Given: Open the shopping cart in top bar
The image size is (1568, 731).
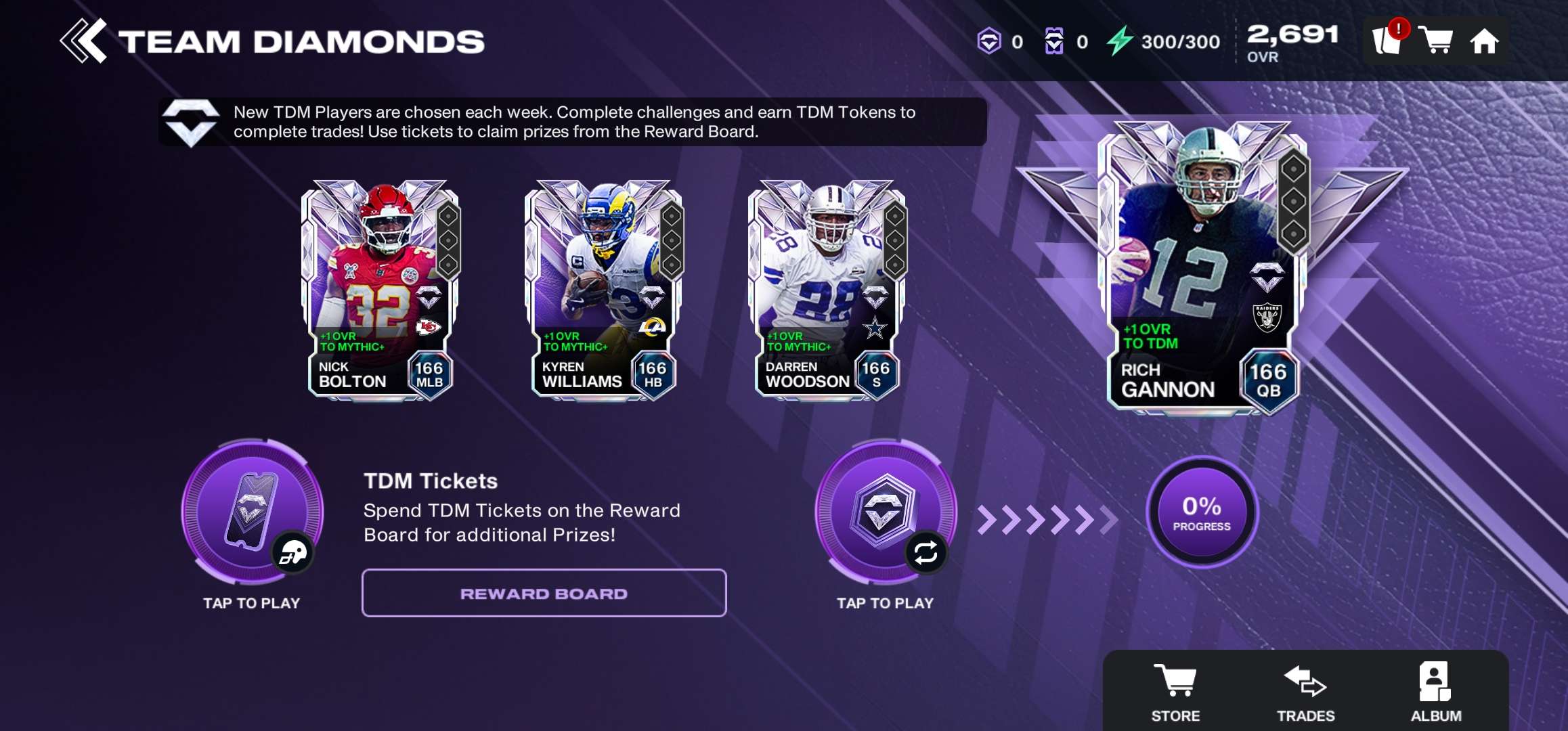Looking at the screenshot, I should click(x=1435, y=41).
